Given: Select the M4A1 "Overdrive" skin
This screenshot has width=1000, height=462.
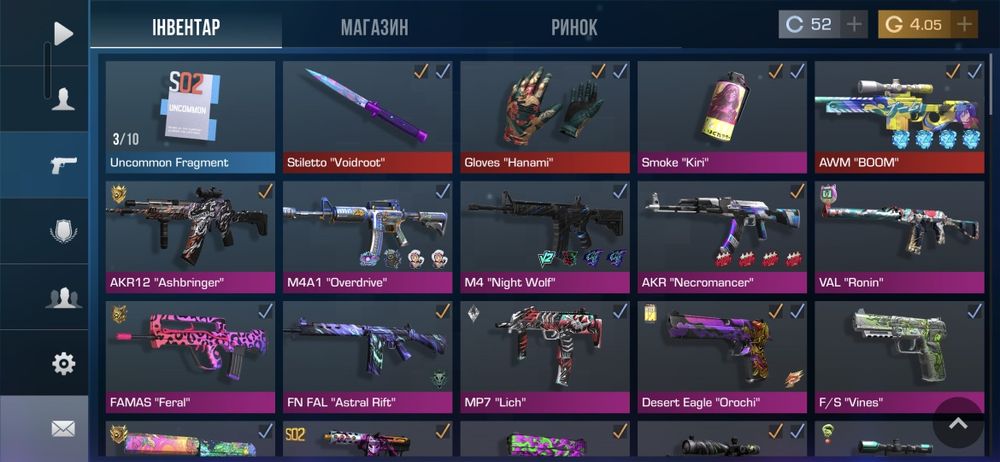Looking at the screenshot, I should tap(367, 236).
